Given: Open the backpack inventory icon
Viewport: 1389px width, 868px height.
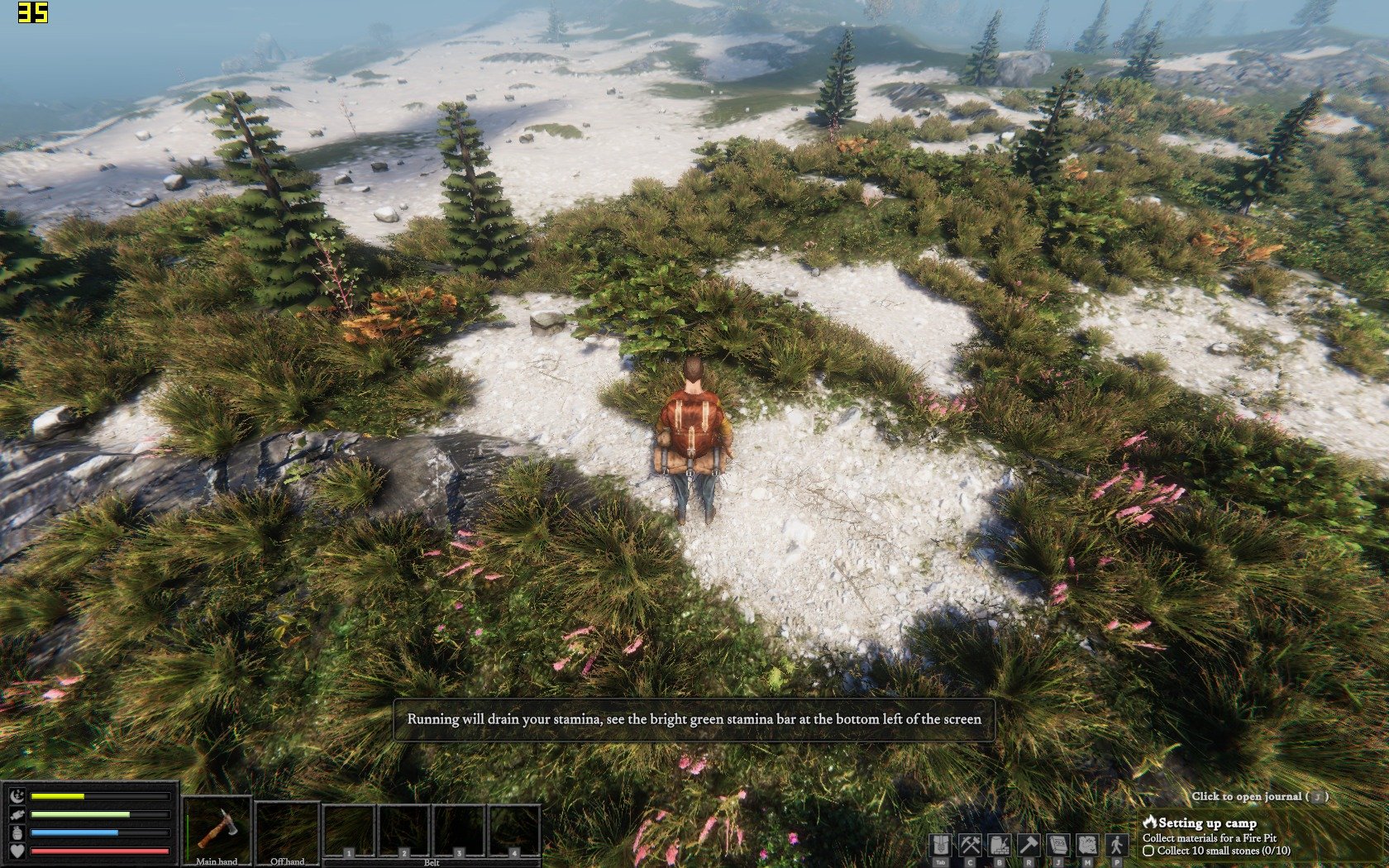Looking at the screenshot, I should tap(940, 845).
